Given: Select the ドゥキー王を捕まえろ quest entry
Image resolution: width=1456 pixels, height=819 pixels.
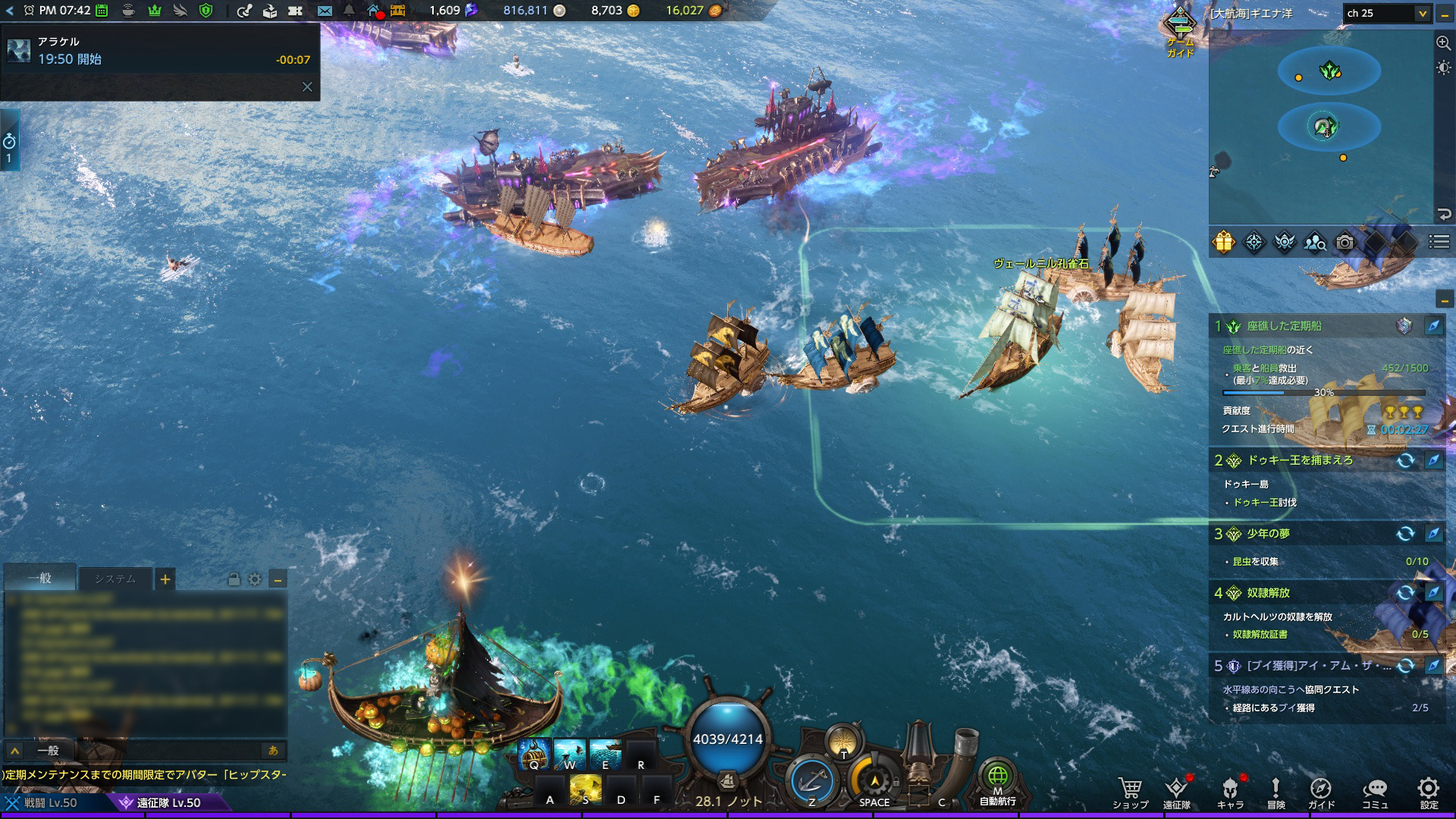Looking at the screenshot, I should coord(1300,460).
